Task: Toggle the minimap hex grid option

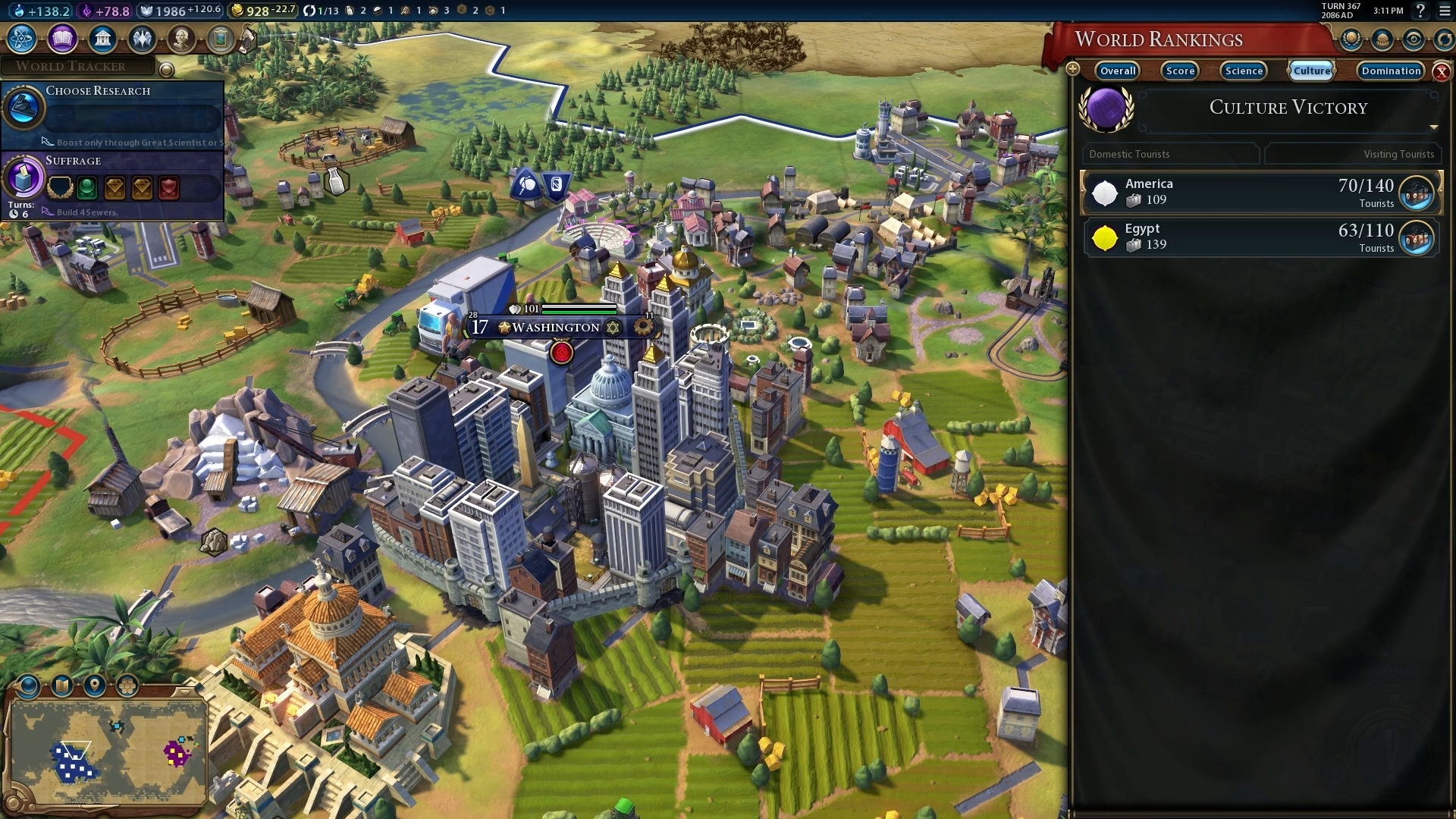Action: click(127, 686)
